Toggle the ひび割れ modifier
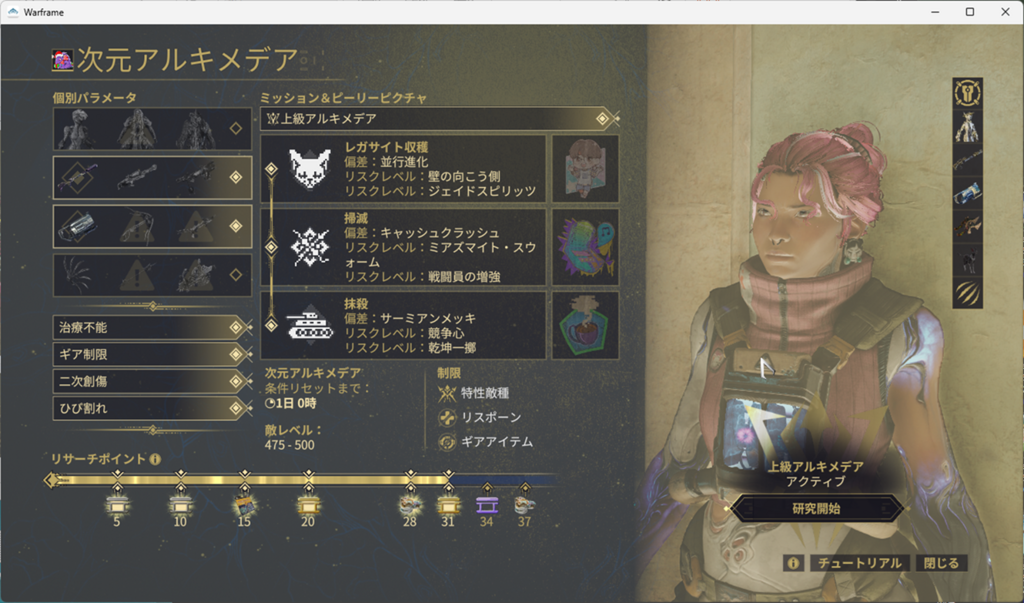 [150, 408]
